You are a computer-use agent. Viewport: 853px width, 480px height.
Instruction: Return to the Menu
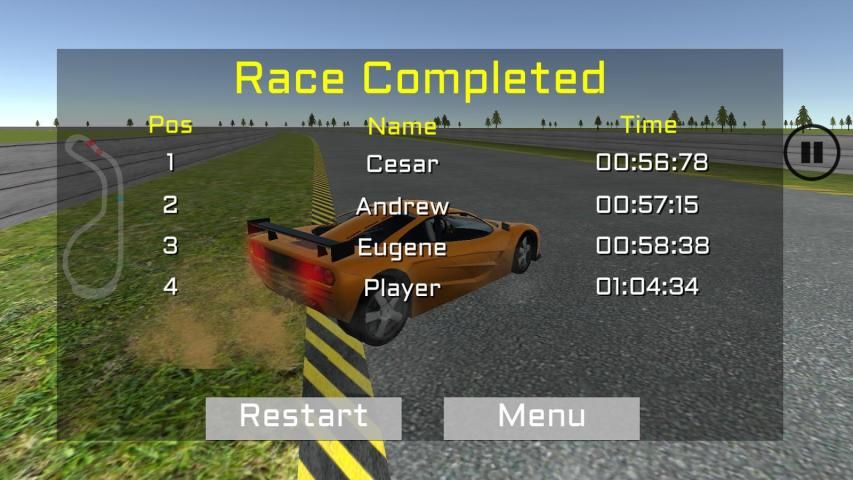pos(541,417)
